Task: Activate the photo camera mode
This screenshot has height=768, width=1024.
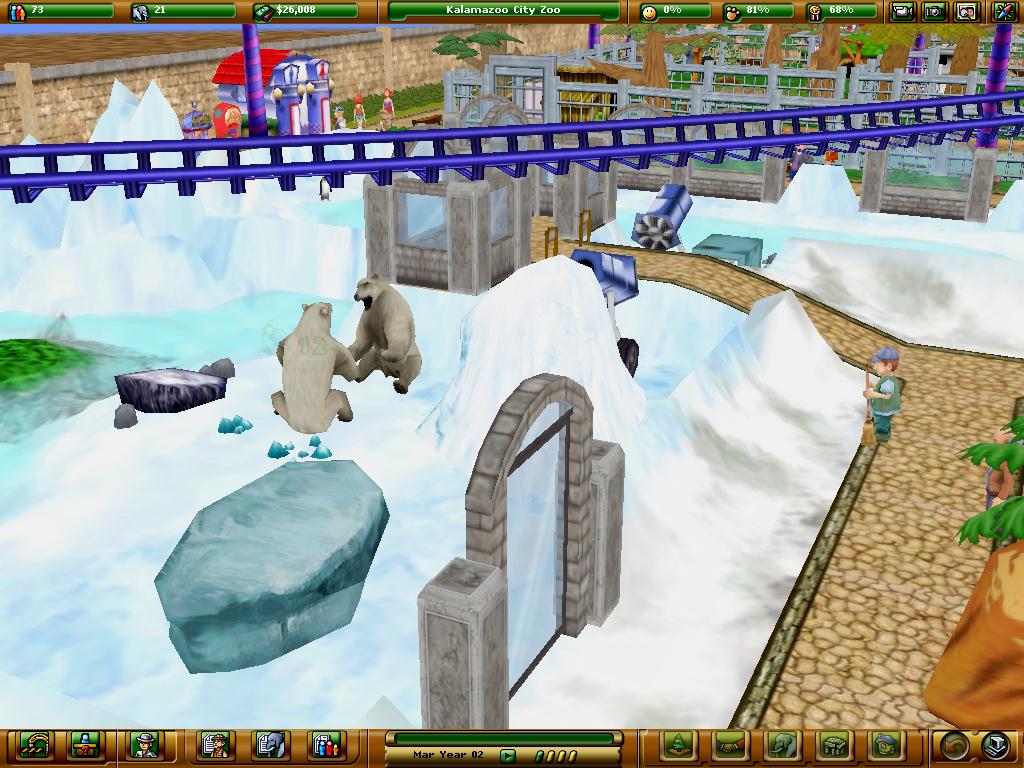Action: pyautogui.click(x=935, y=12)
